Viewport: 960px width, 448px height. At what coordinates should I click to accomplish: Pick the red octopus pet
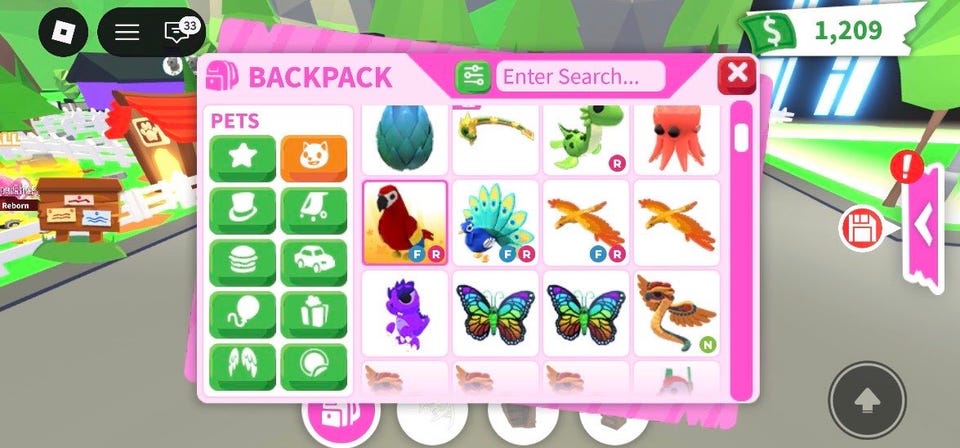(x=676, y=139)
